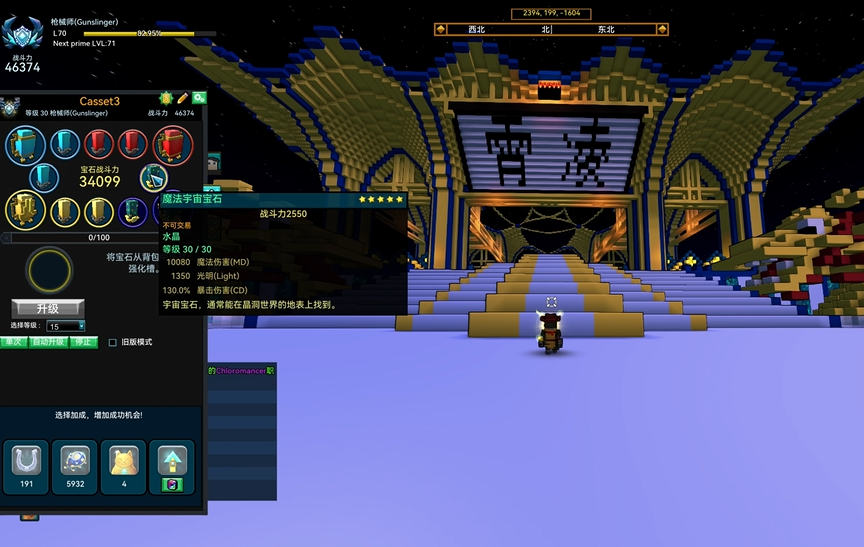This screenshot has width=864, height=547.
Task: Click the orange pencil edit icon
Action: [182, 98]
